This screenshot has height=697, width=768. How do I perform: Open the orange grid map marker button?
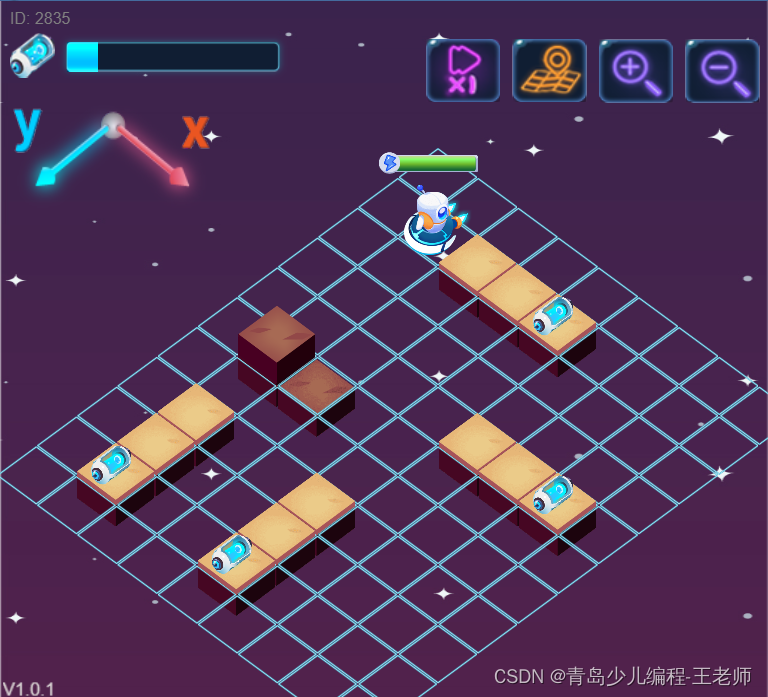pos(549,70)
